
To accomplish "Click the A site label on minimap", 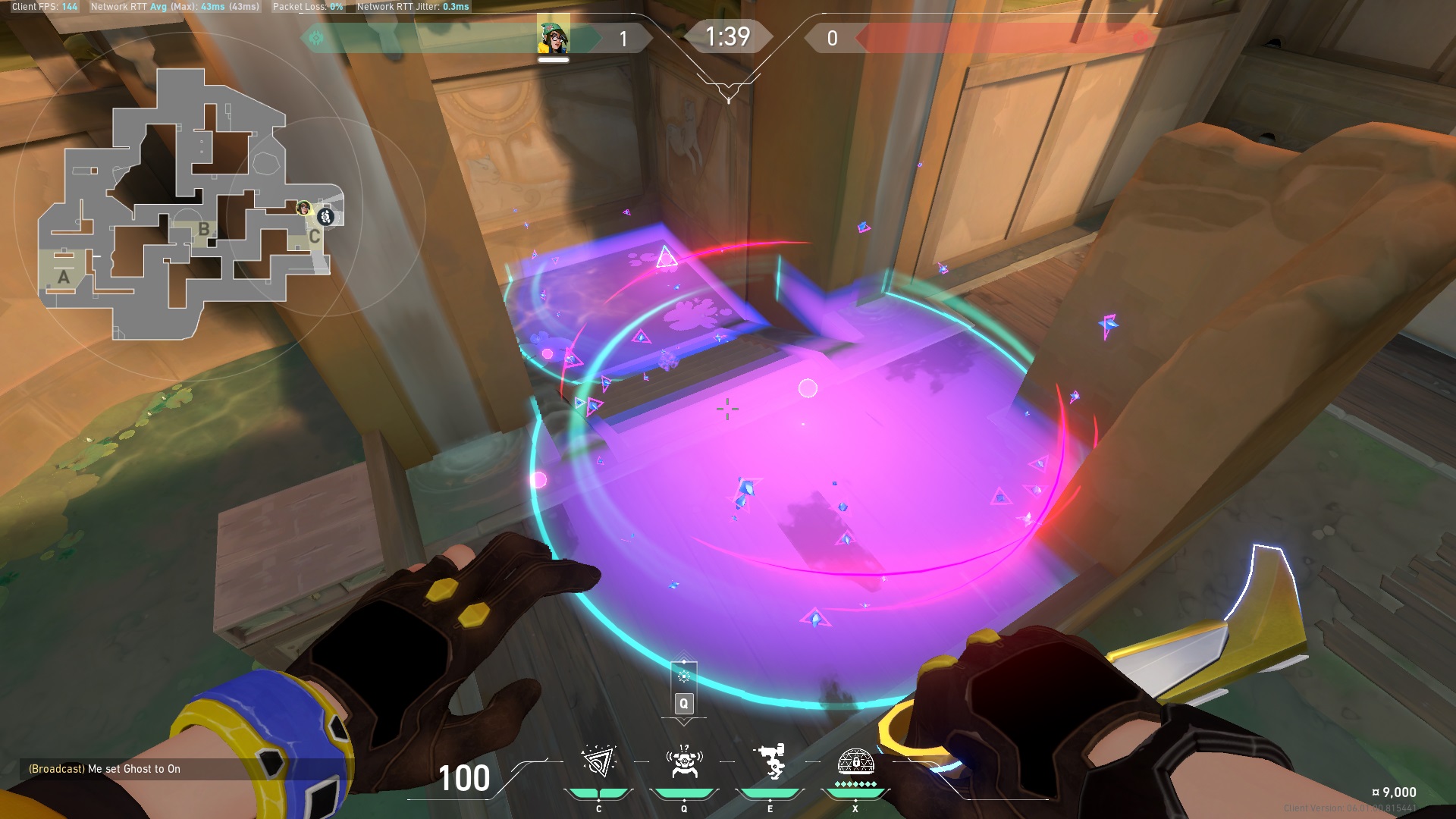I will 64,278.
